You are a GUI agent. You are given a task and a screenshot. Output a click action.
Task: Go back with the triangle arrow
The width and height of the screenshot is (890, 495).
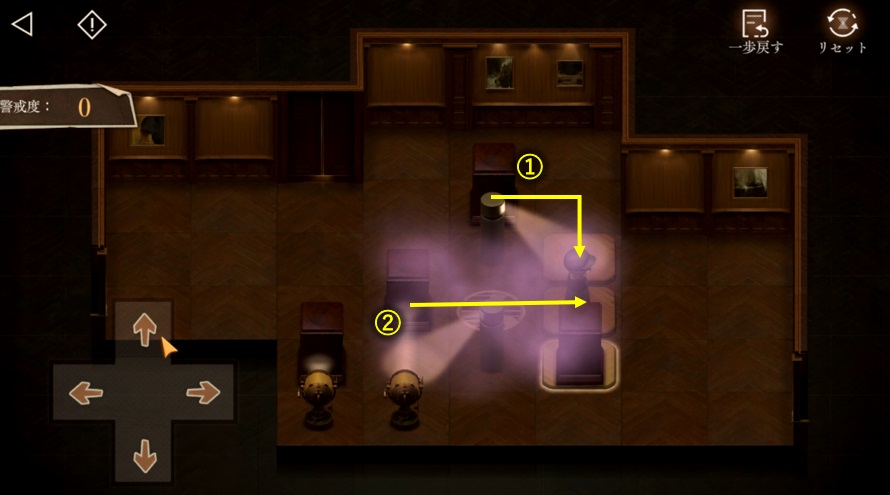(22, 24)
